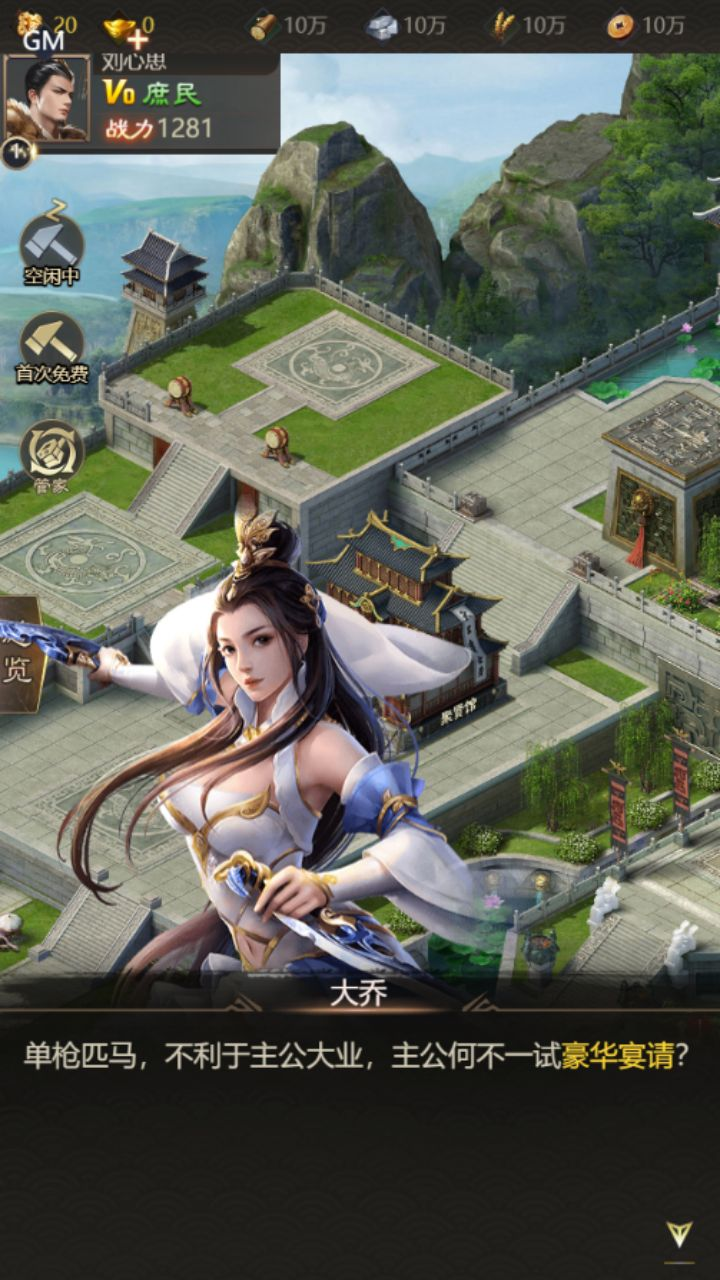Tap the grain resource icon
The width and height of the screenshot is (720, 1280).
pyautogui.click(x=502, y=26)
